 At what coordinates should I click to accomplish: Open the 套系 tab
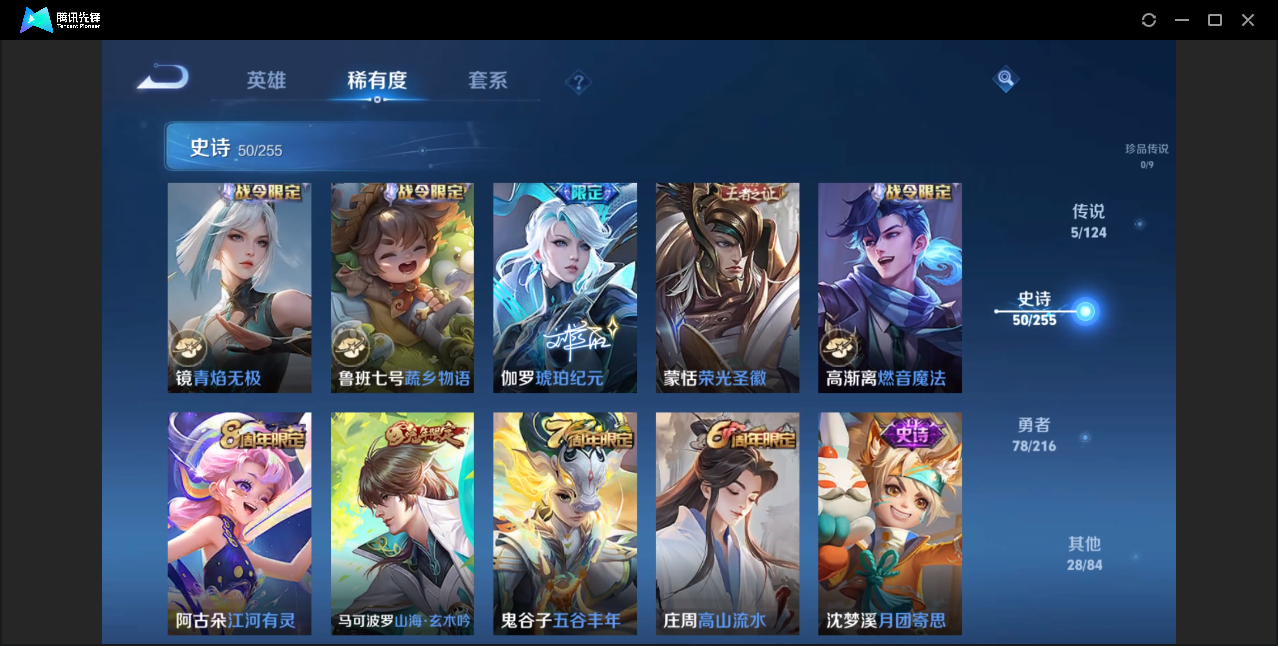(488, 81)
